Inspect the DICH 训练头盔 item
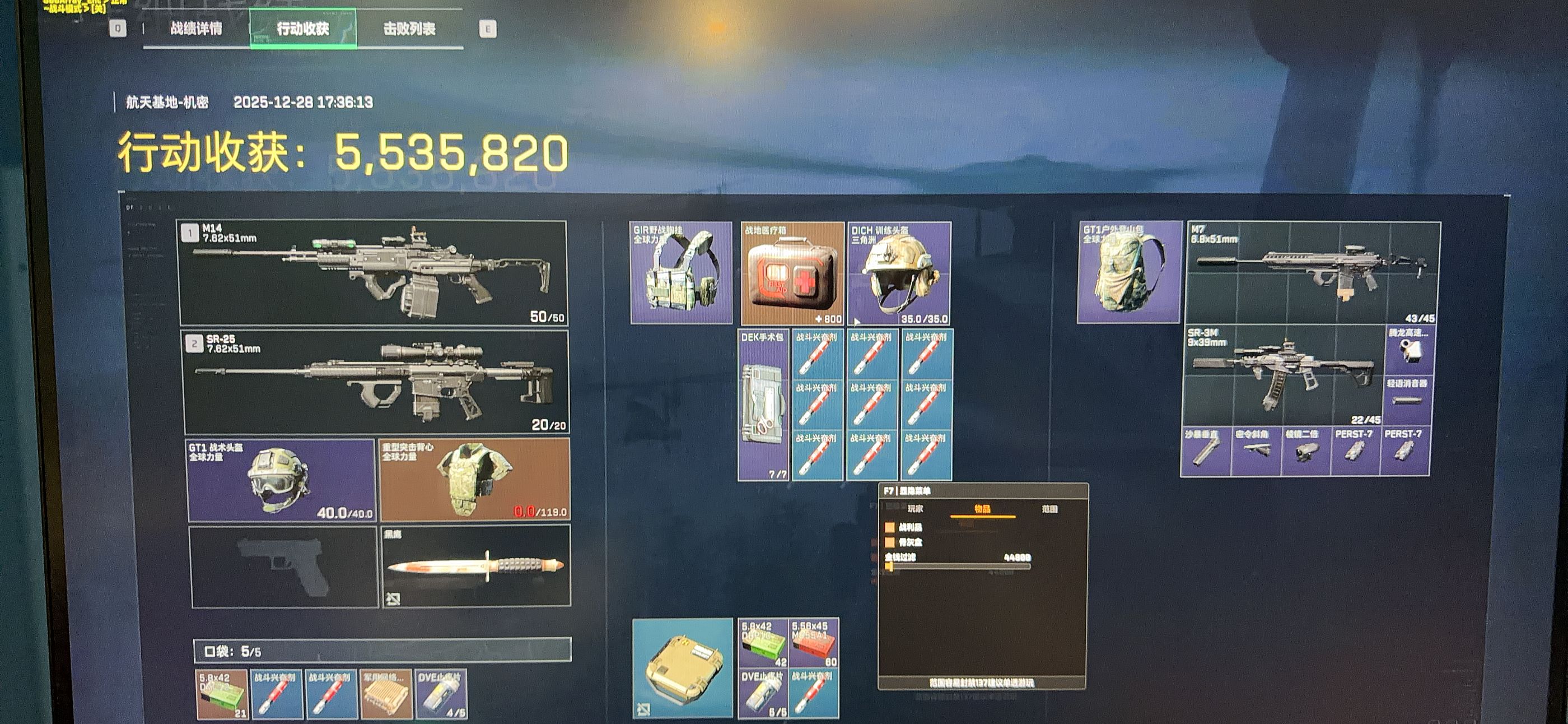Screen dimensions: 1568x724 (x=899, y=273)
